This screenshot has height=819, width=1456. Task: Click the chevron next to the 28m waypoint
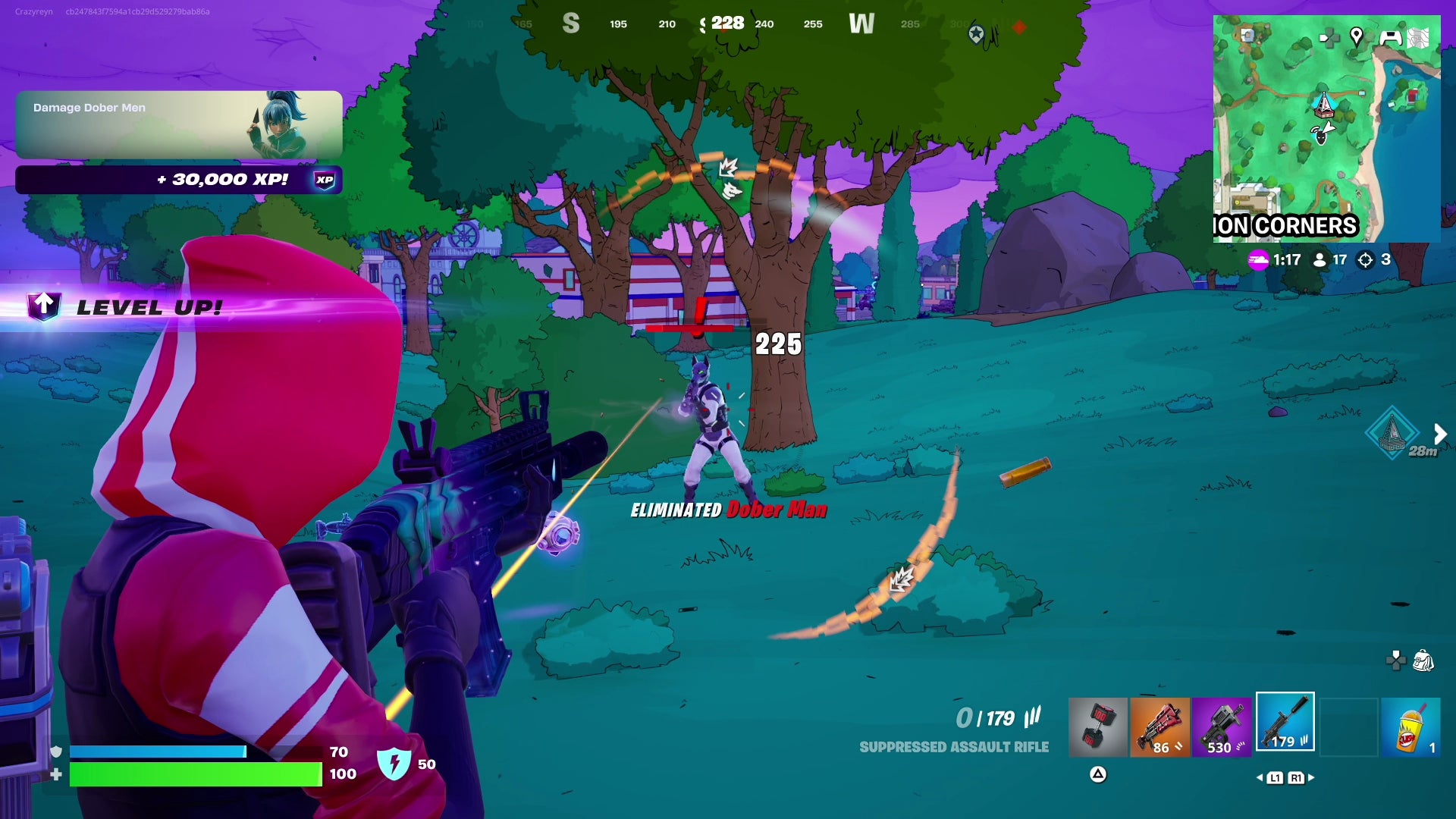pyautogui.click(x=1439, y=434)
